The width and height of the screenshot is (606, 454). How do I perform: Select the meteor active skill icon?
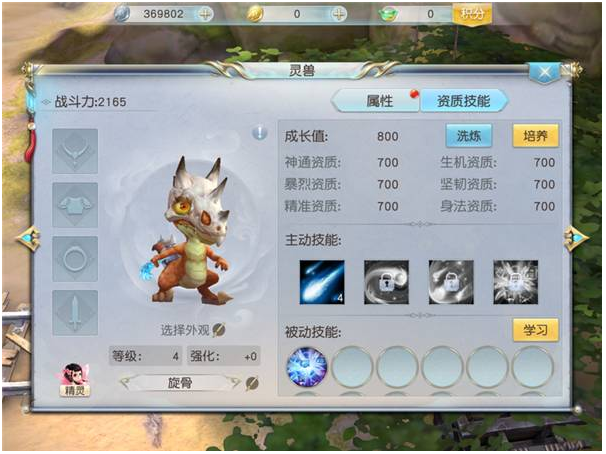(322, 282)
